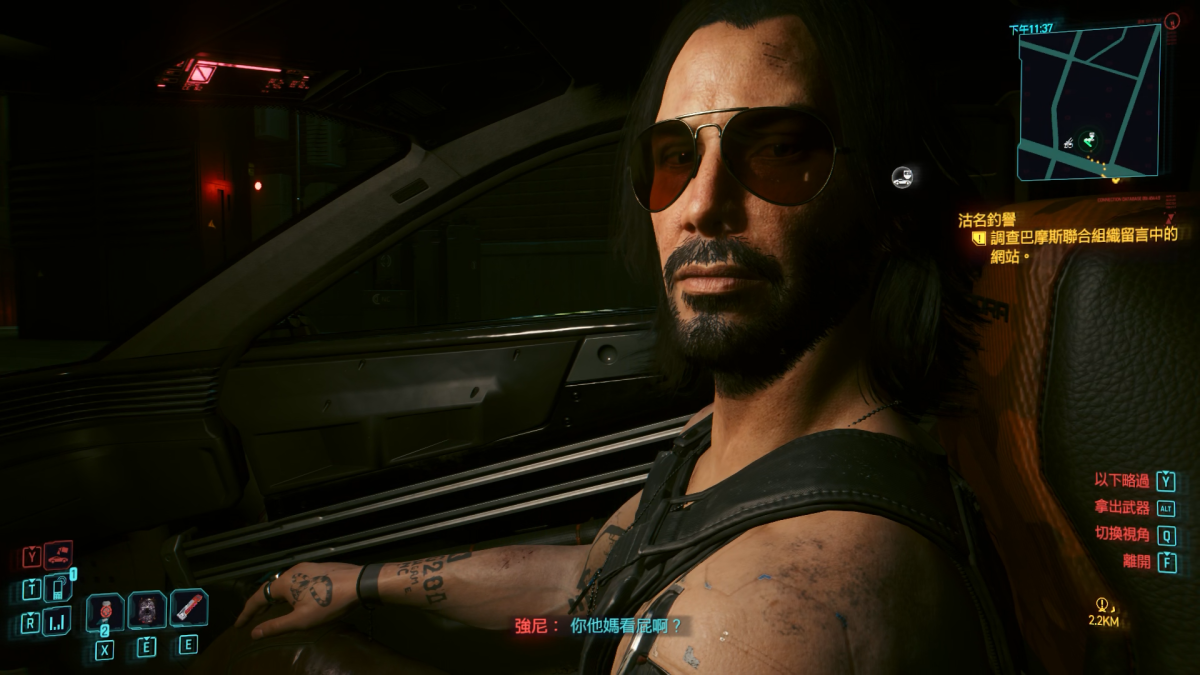This screenshot has width=1200, height=675.
Task: Click the yellow quest distance marker 2.2KM
Action: pos(1104,612)
